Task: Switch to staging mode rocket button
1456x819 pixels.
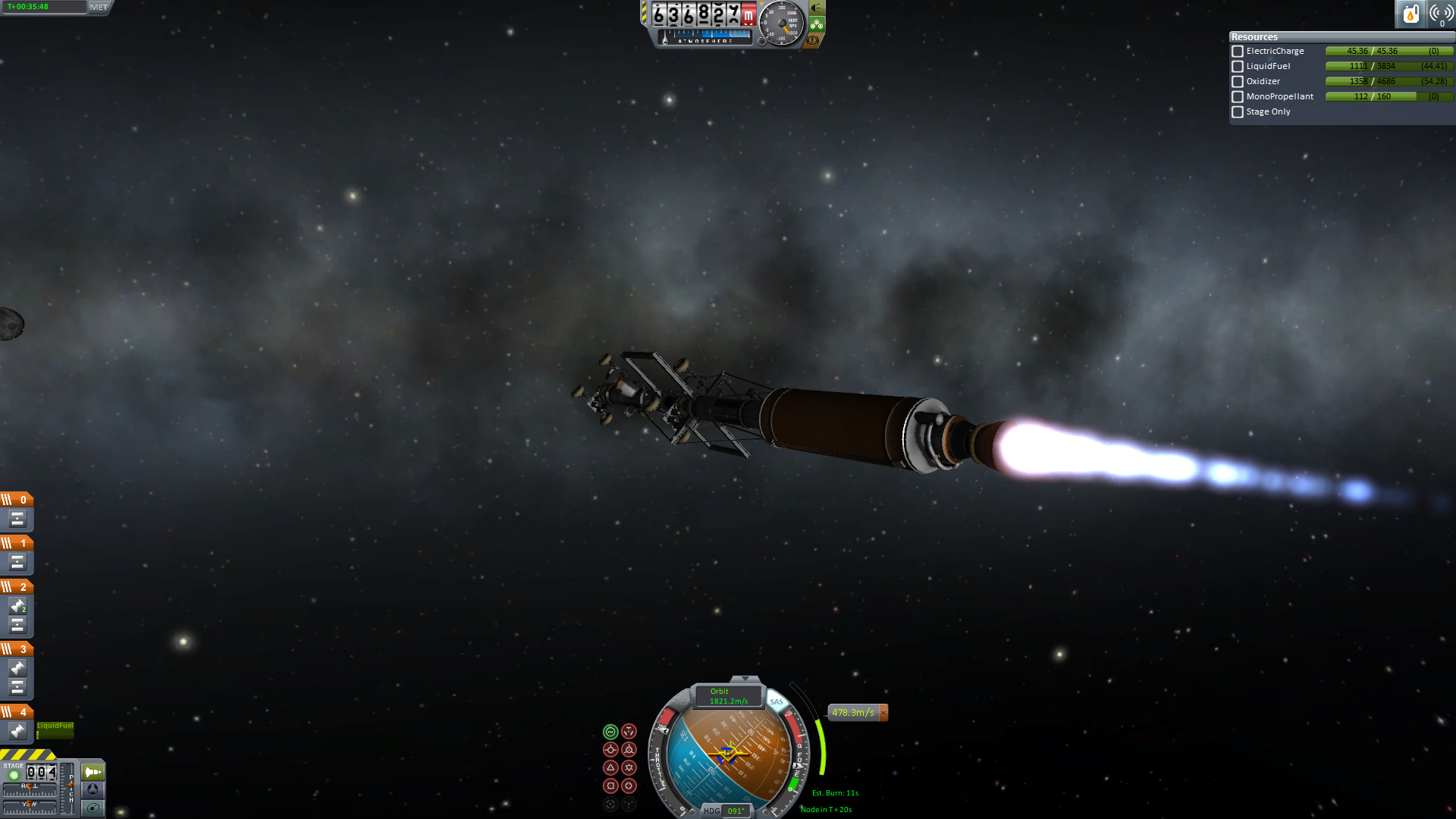Action: [x=93, y=772]
